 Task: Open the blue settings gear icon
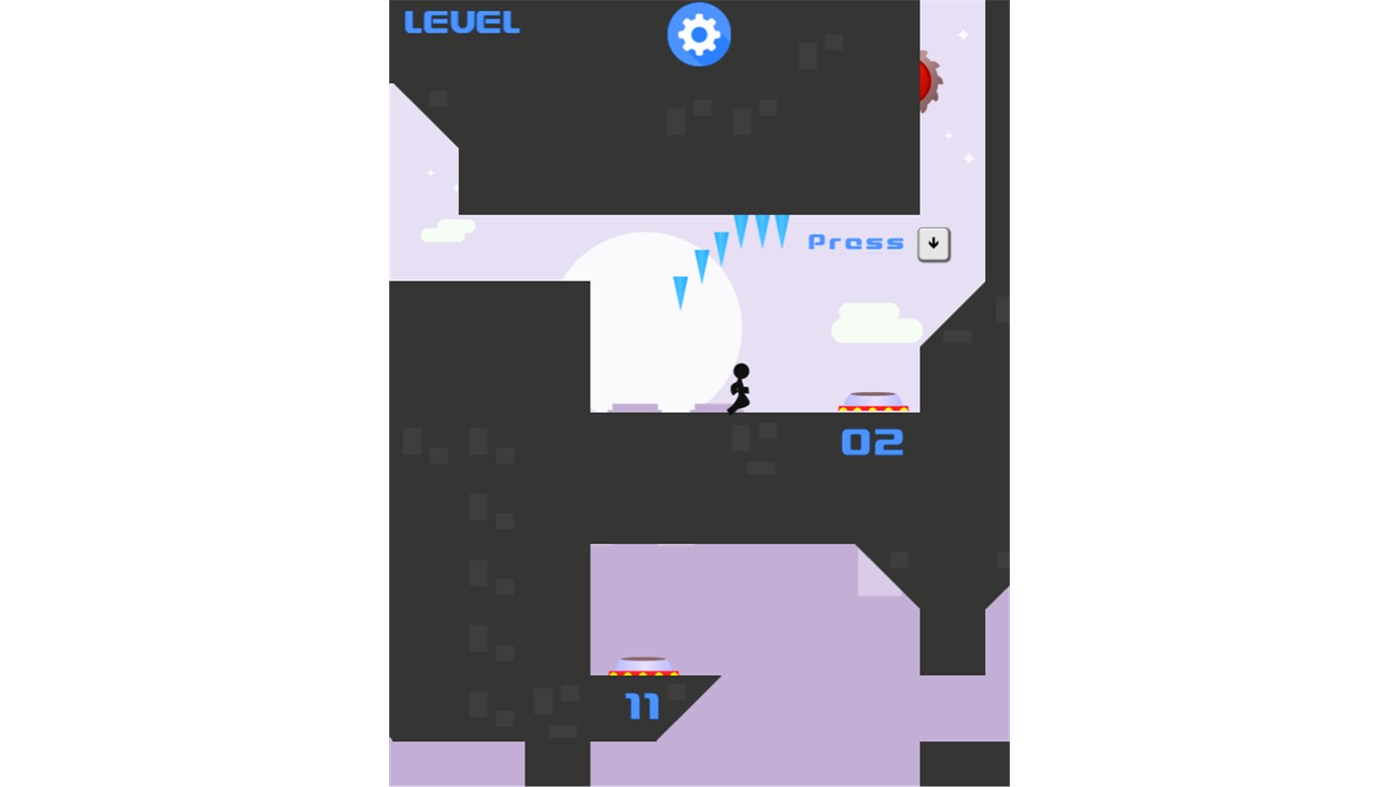[x=698, y=34]
